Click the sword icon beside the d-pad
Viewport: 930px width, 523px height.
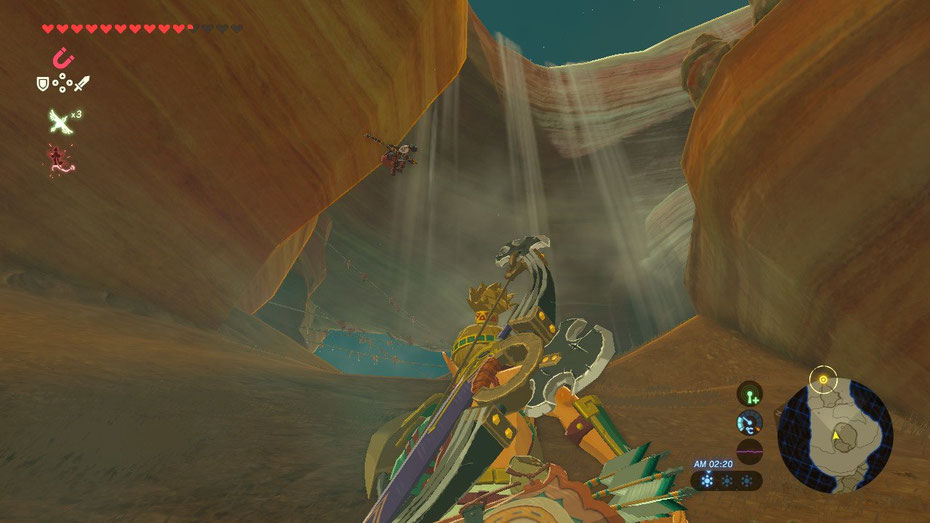[x=82, y=84]
